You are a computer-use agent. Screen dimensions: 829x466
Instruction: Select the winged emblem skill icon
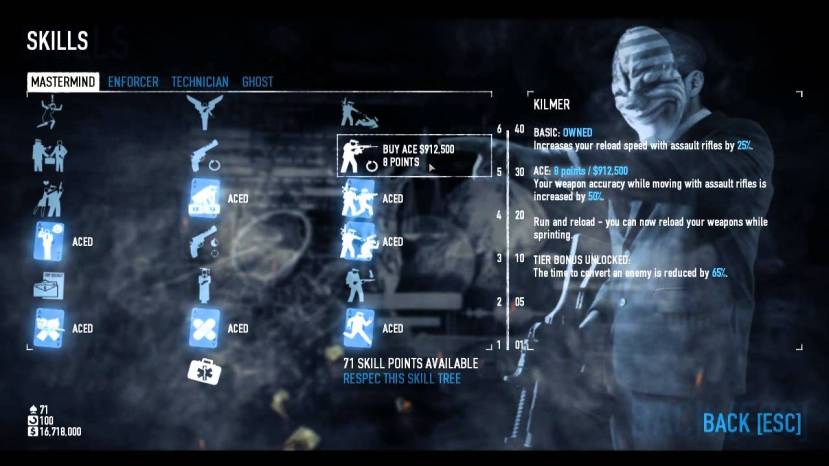click(x=204, y=111)
